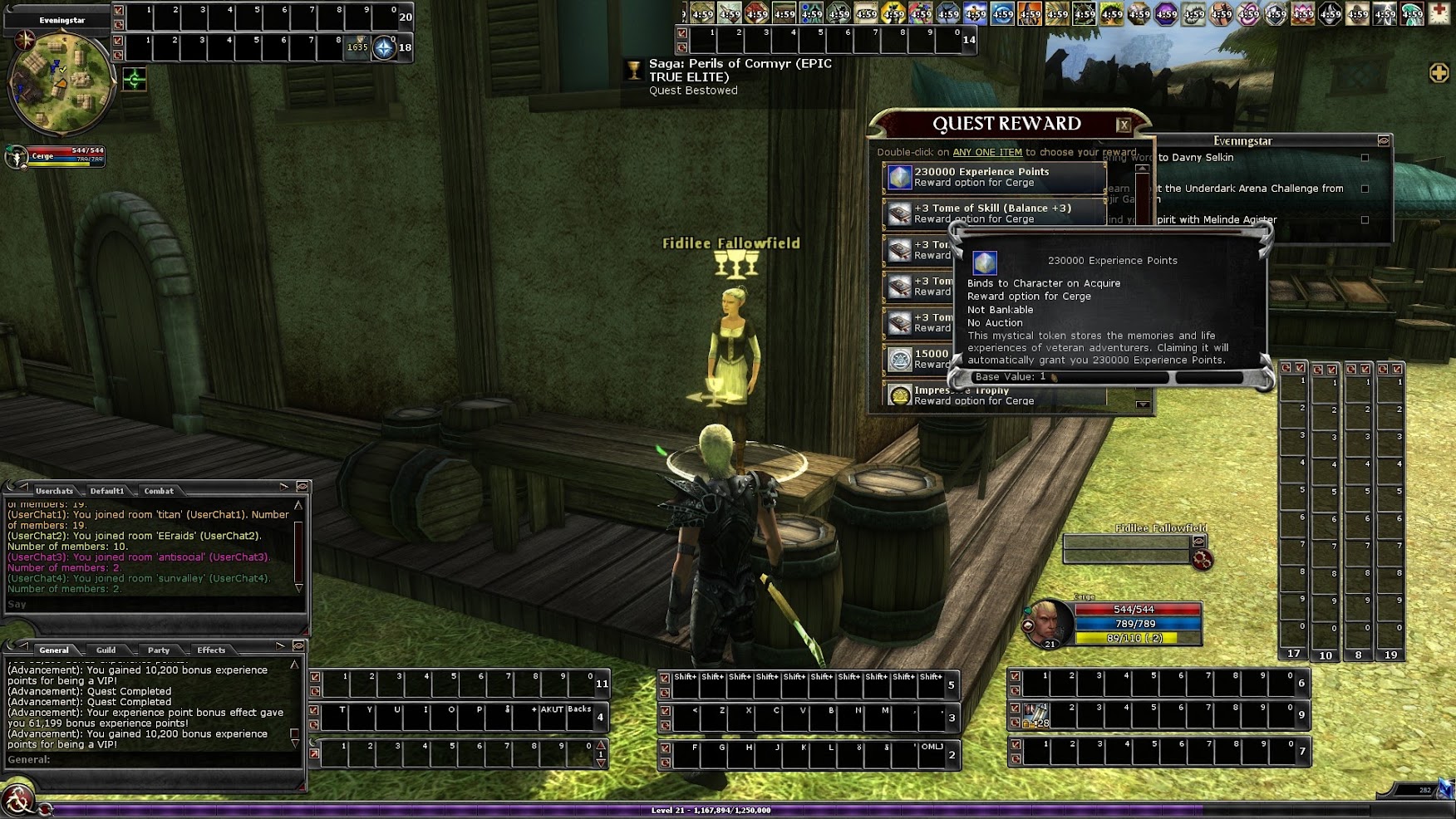The width and height of the screenshot is (1456, 819).
Task: Switch to the Party chat tab
Action: pos(159,650)
